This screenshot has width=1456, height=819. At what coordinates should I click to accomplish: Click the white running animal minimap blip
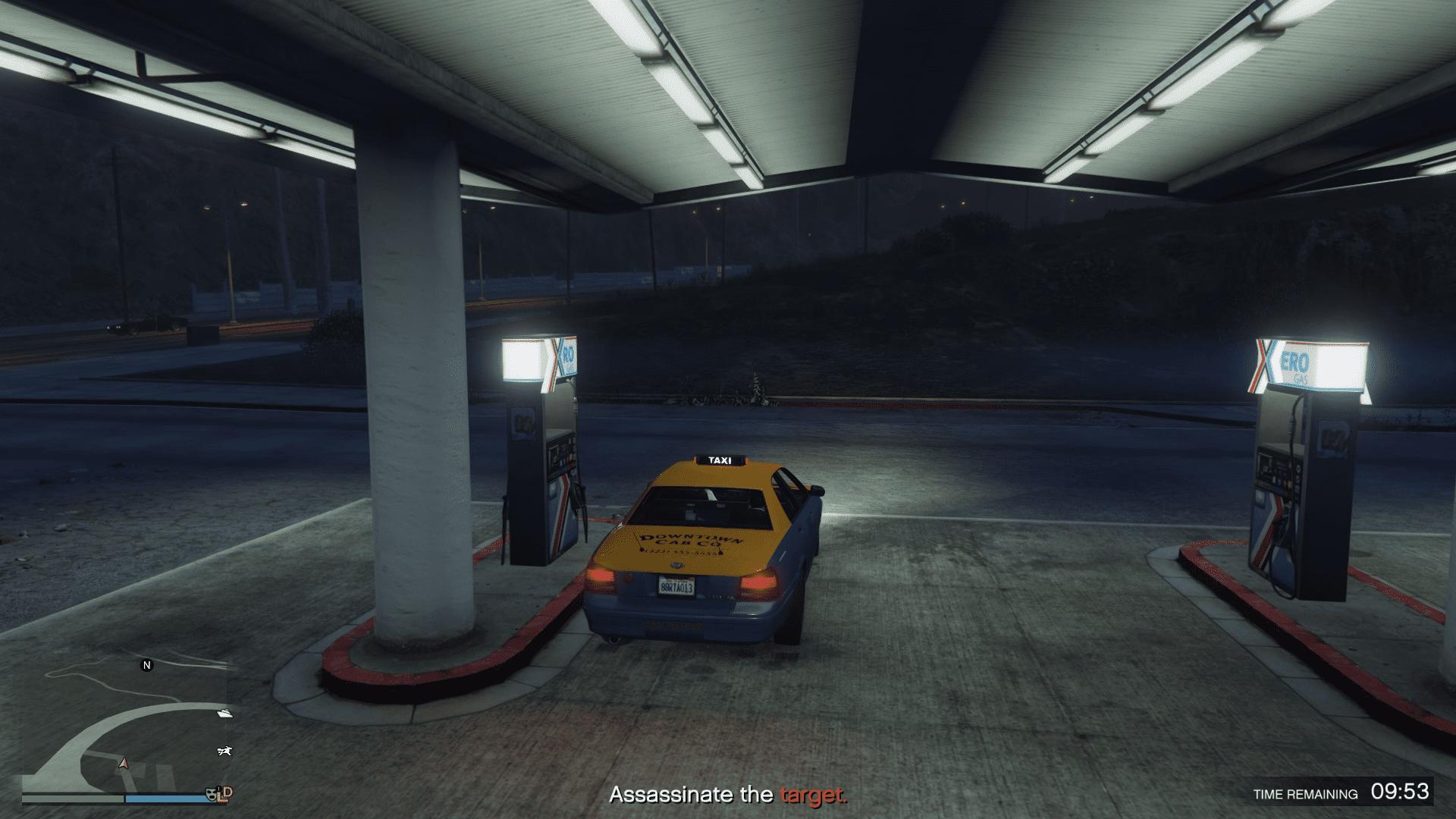(x=224, y=752)
